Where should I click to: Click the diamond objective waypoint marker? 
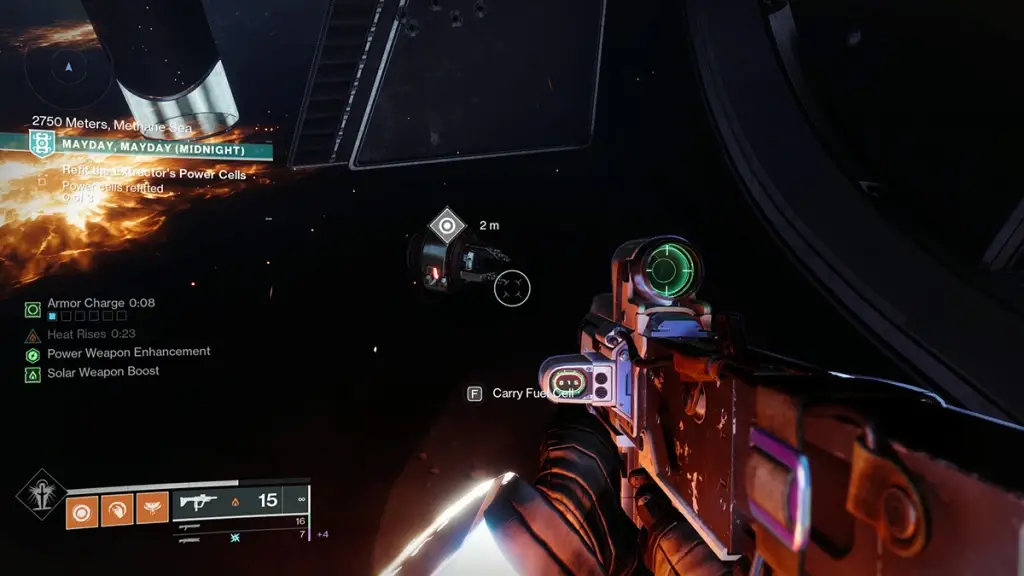(x=446, y=225)
